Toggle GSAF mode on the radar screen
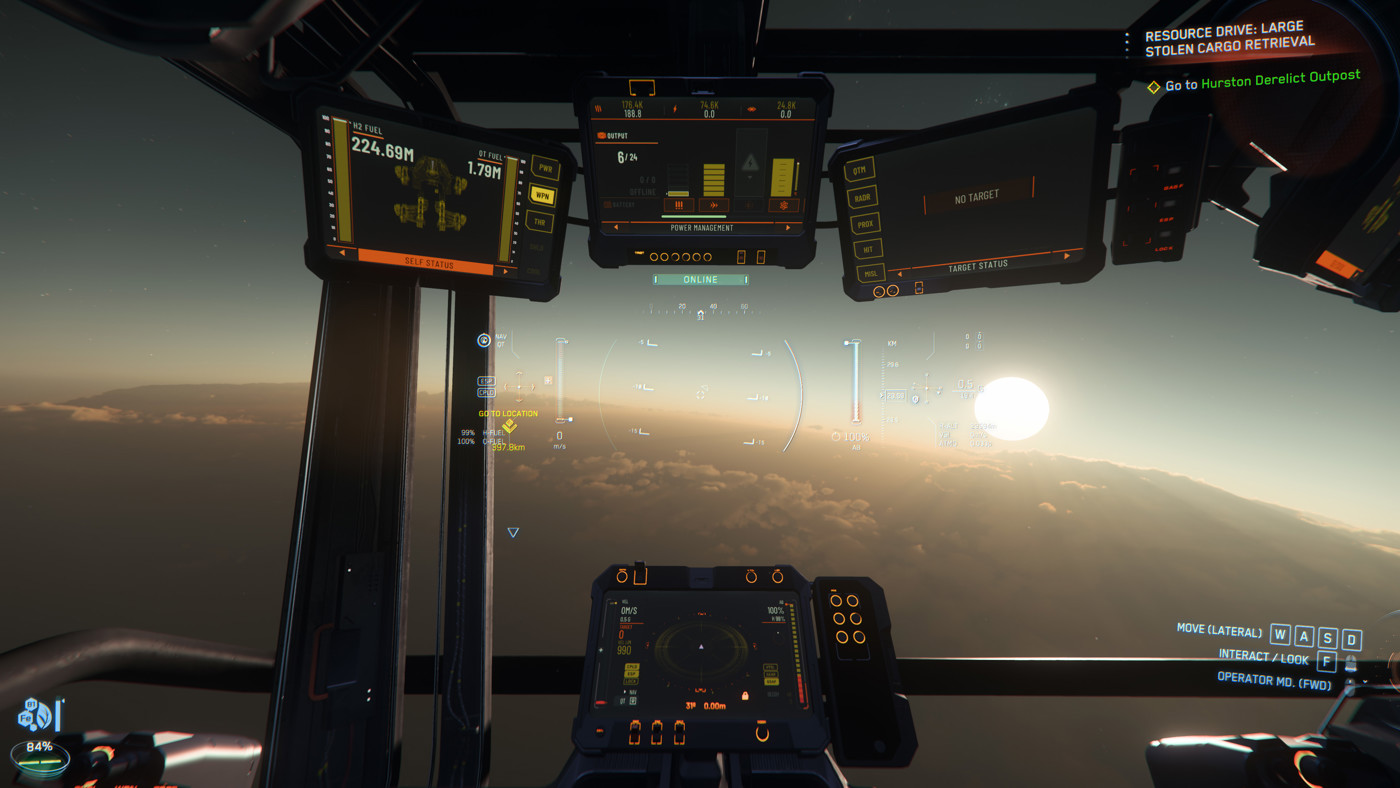The height and width of the screenshot is (788, 1400). 771,682
